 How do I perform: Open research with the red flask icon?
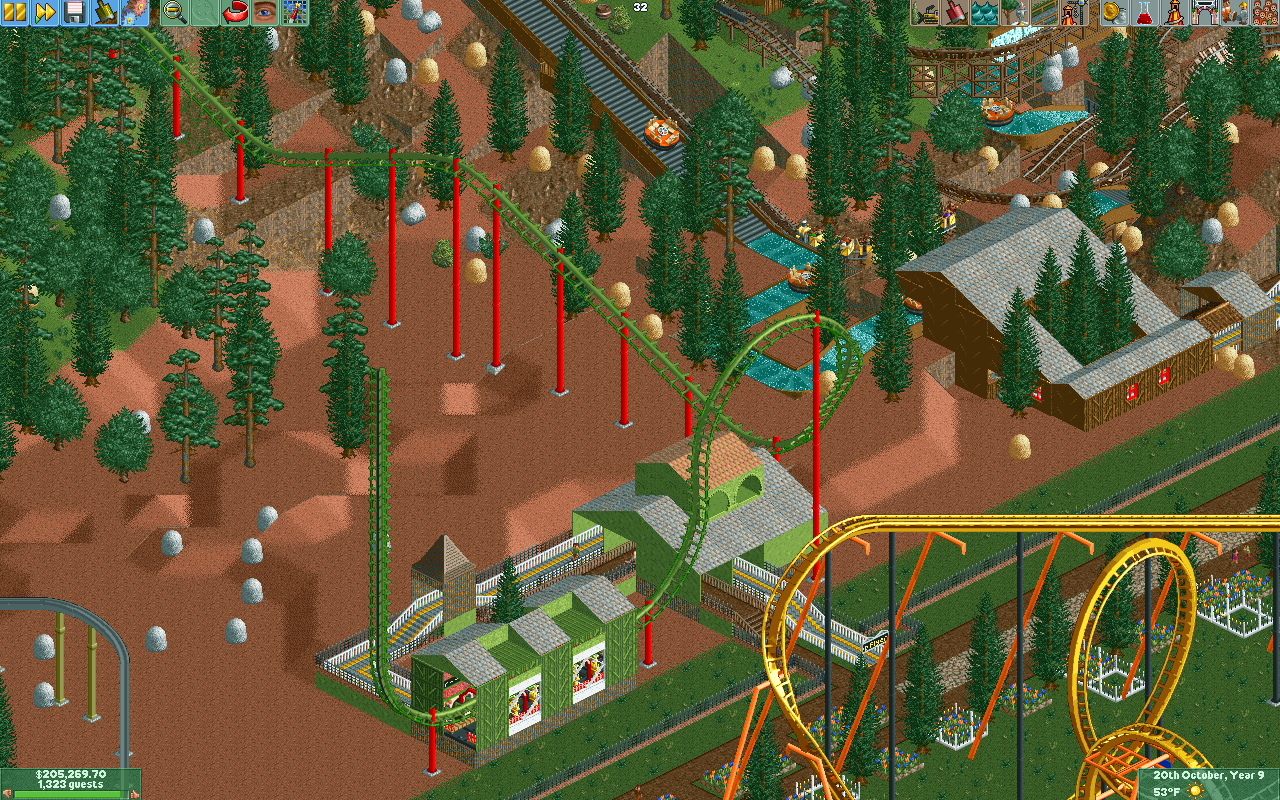pos(1143,13)
